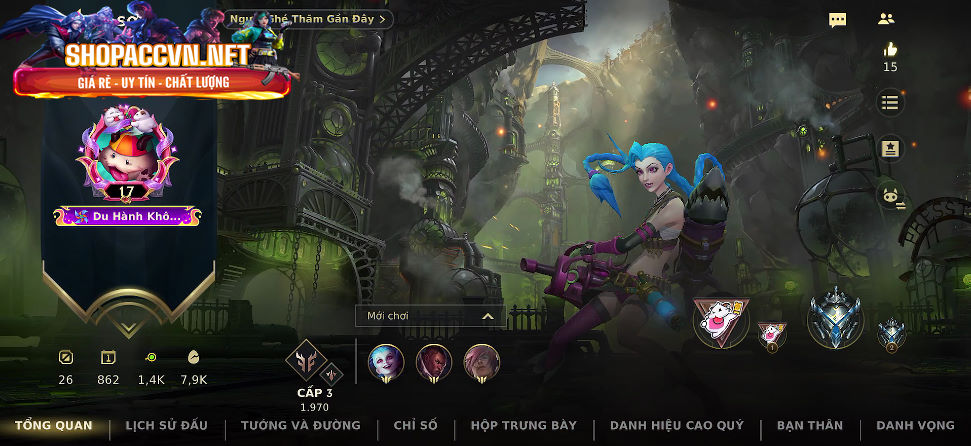This screenshot has height=446, width=971.
Task: Open the Tướng Và Đường tab
Action: [x=300, y=426]
